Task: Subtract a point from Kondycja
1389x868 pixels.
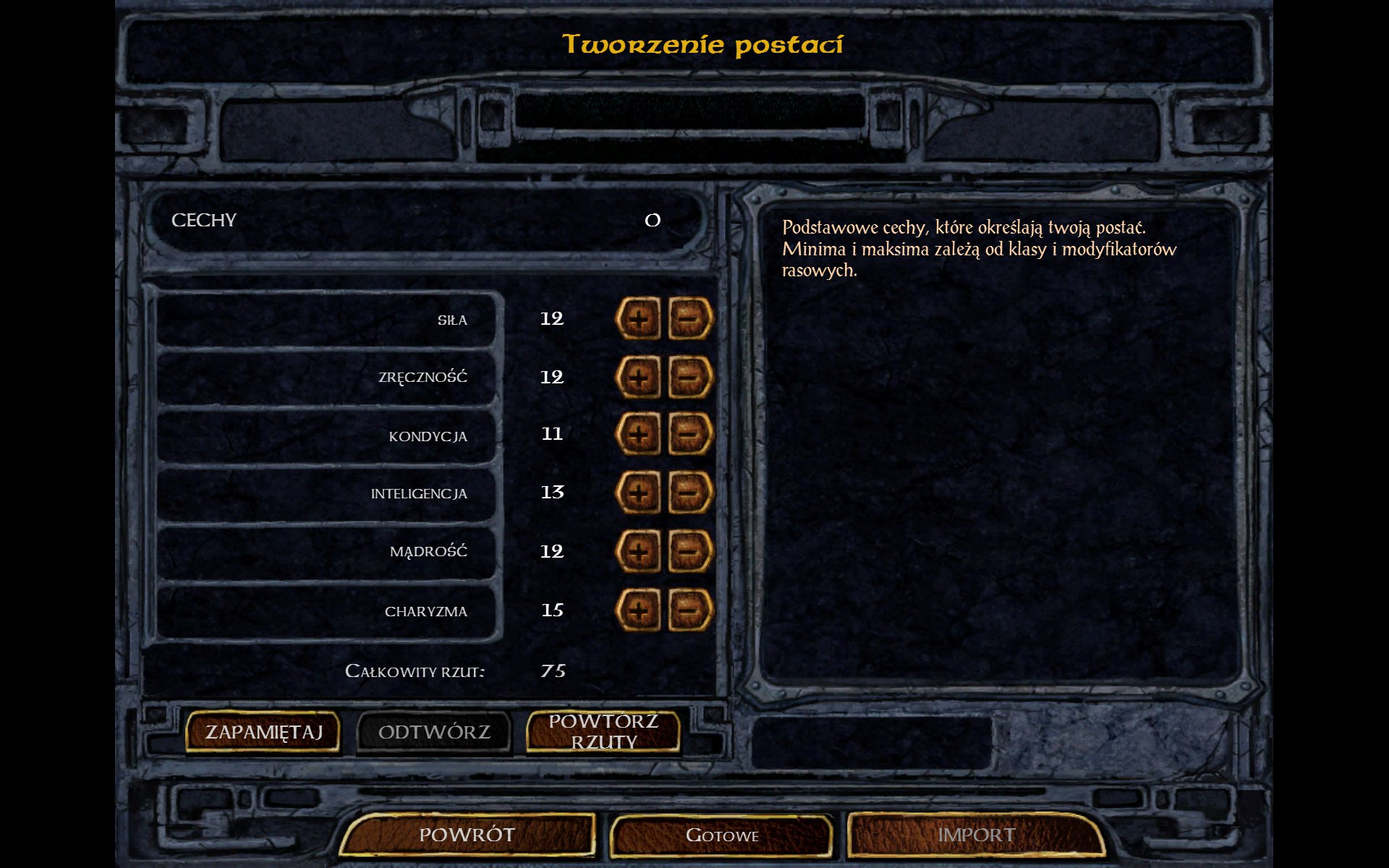Action: click(689, 435)
